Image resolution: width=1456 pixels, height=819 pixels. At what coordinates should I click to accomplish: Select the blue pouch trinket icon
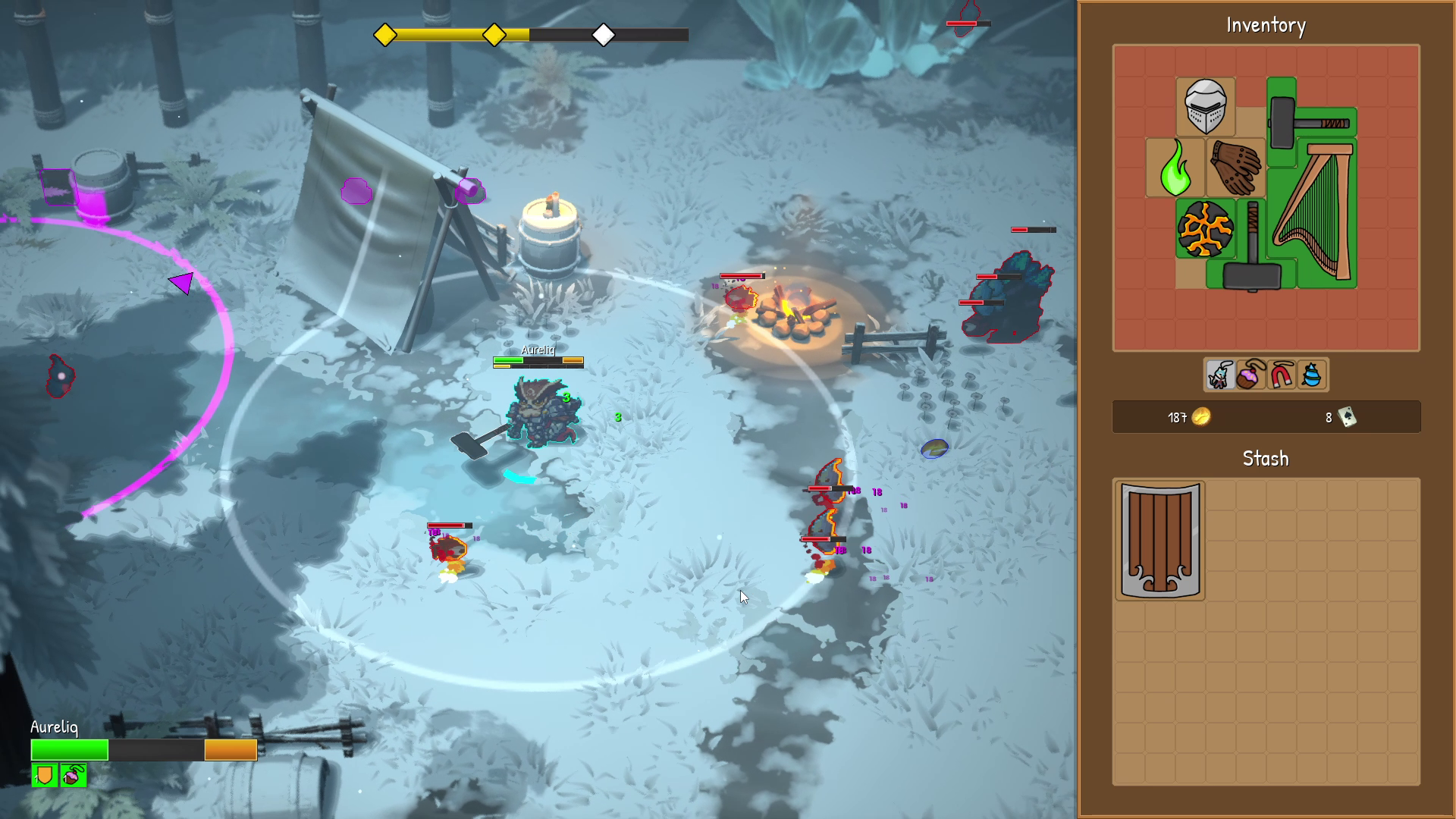[x=1312, y=375]
